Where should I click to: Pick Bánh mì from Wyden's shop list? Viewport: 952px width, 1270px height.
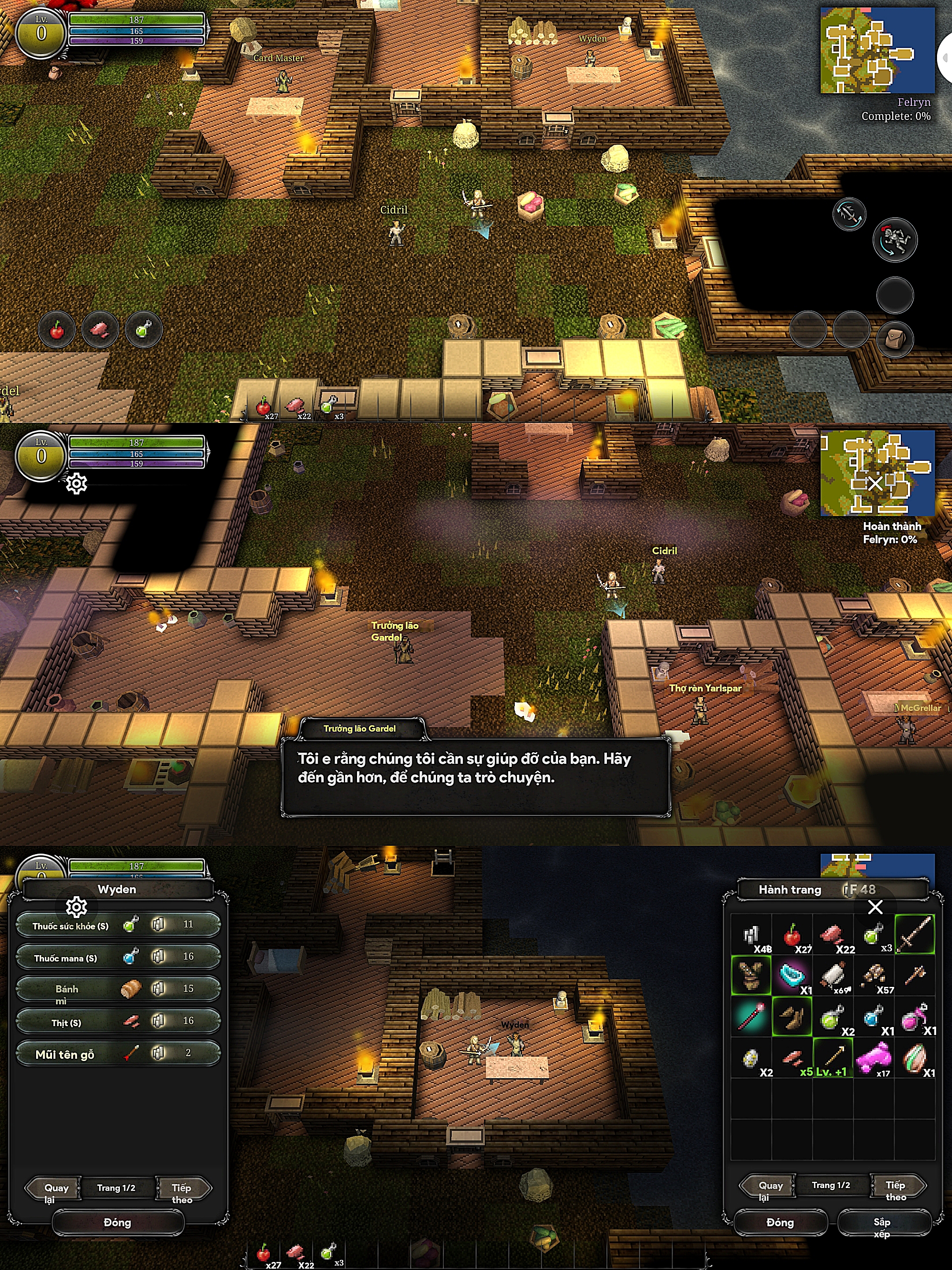(x=118, y=989)
